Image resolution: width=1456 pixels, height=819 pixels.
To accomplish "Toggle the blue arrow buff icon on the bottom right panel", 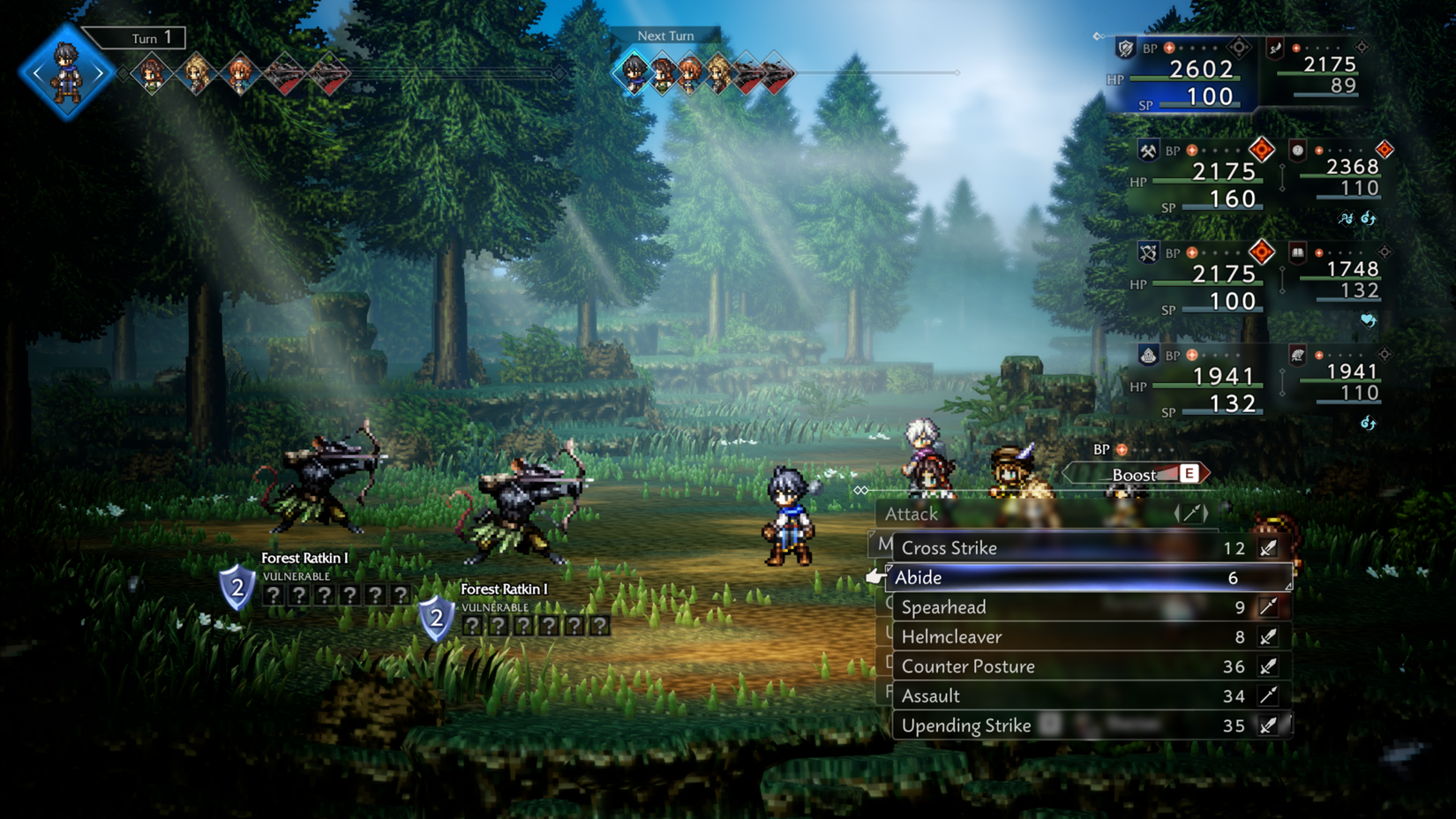I will [x=1369, y=424].
